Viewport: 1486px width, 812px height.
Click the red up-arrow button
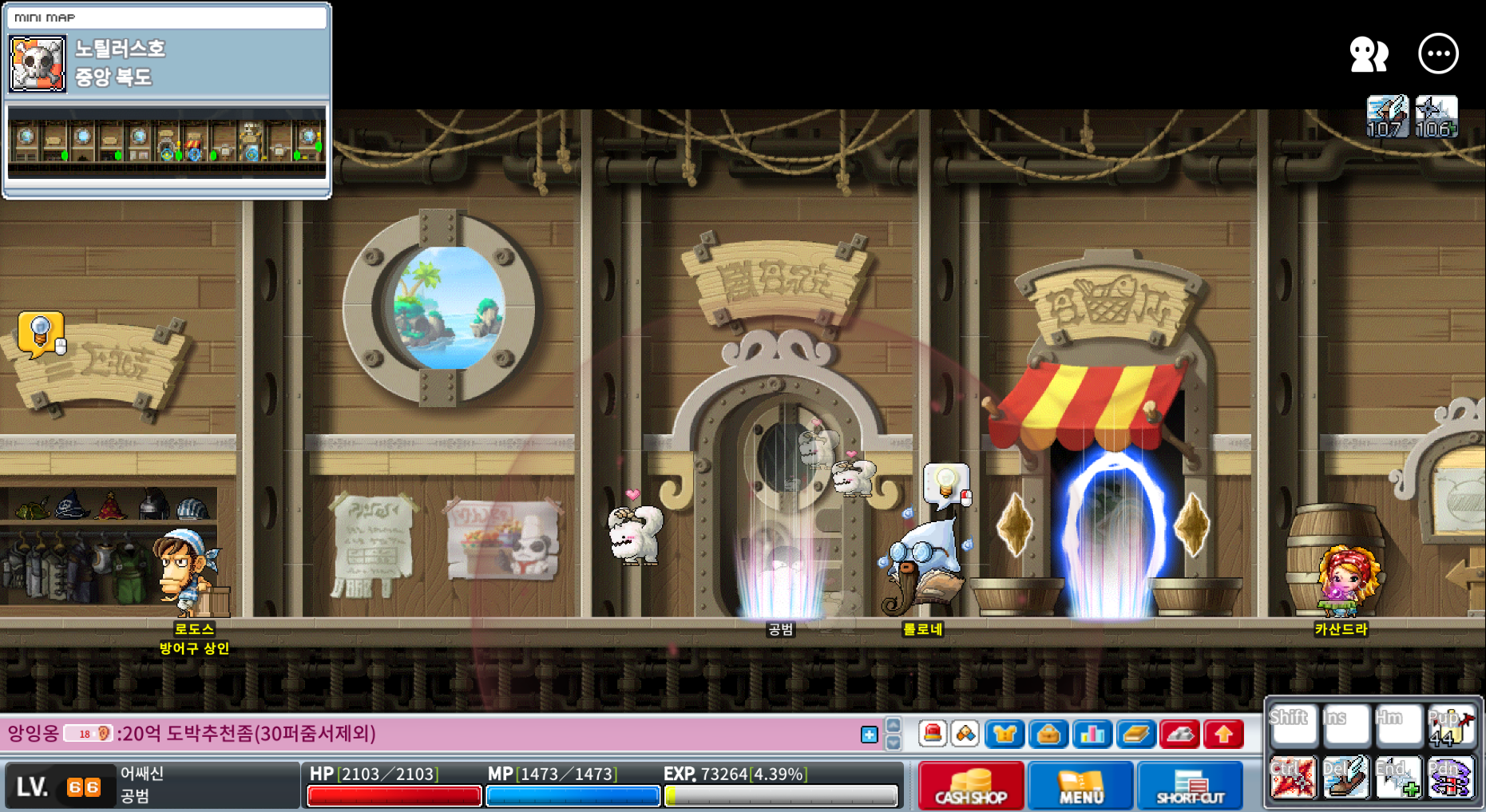click(1223, 733)
